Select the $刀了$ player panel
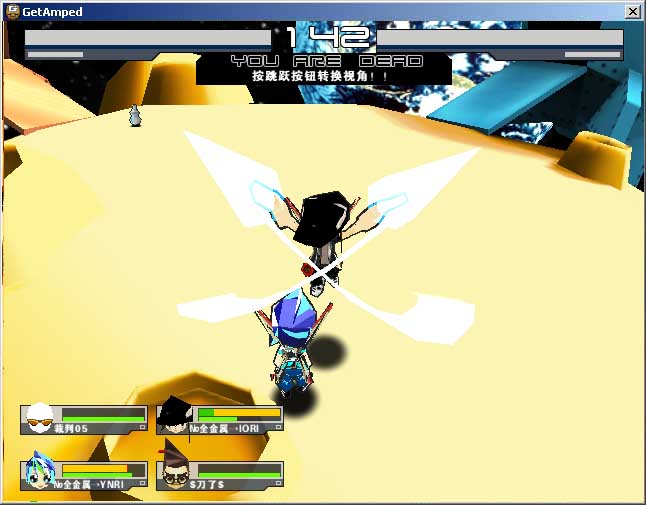 [x=220, y=474]
